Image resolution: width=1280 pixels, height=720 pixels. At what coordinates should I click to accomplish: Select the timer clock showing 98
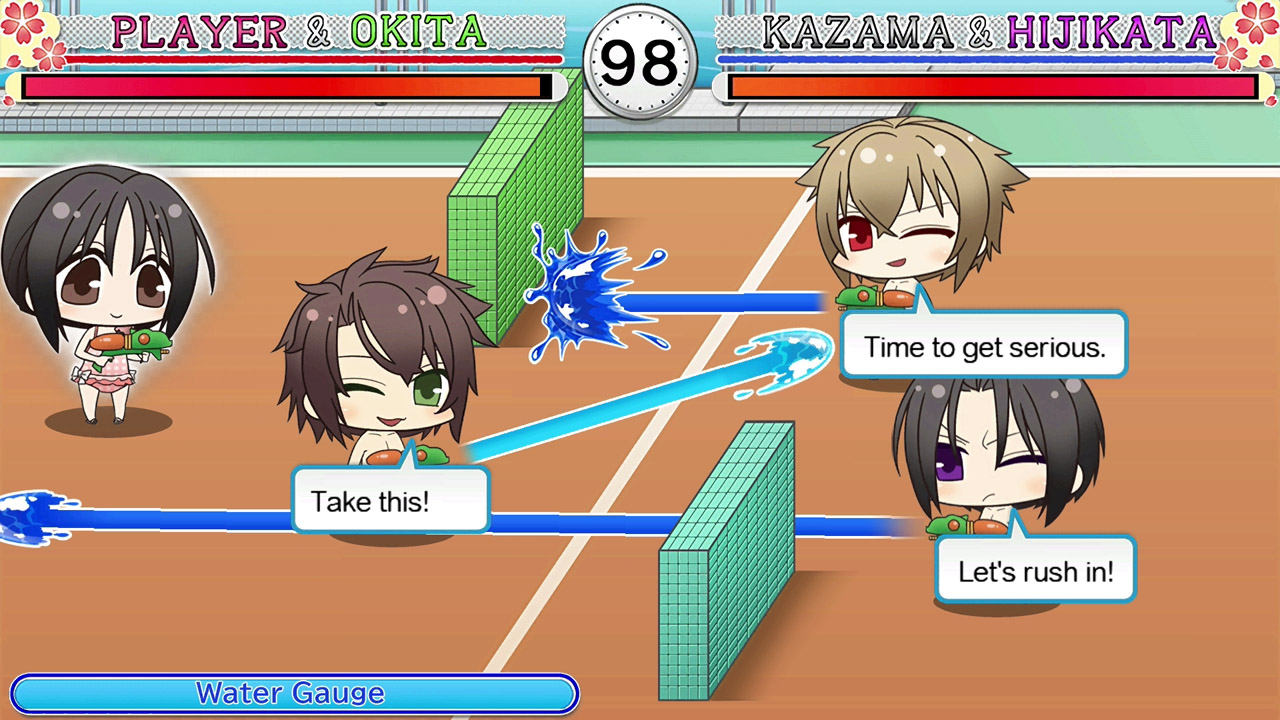click(x=640, y=62)
